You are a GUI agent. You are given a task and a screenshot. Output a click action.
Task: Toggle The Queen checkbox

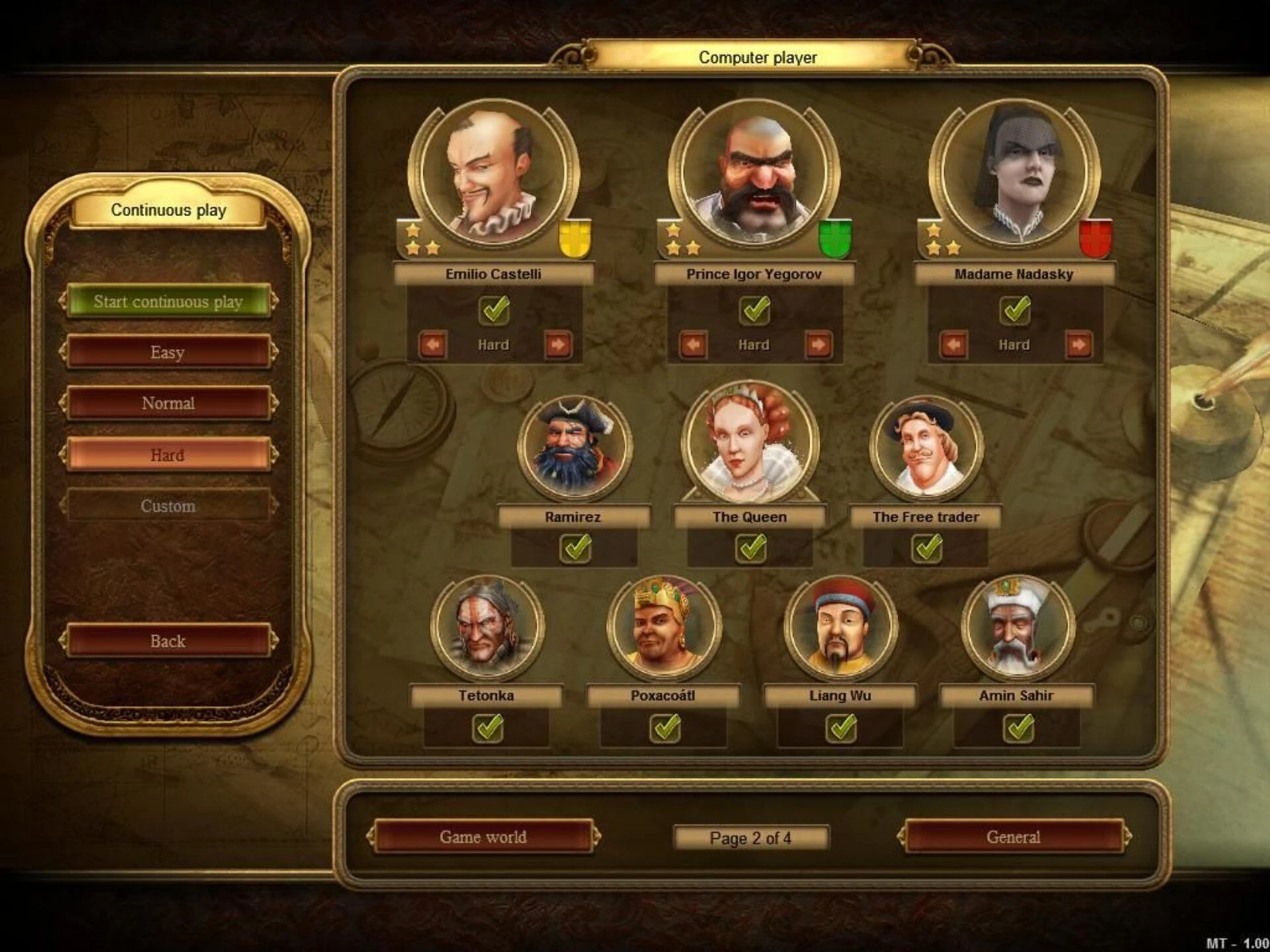click(x=751, y=548)
